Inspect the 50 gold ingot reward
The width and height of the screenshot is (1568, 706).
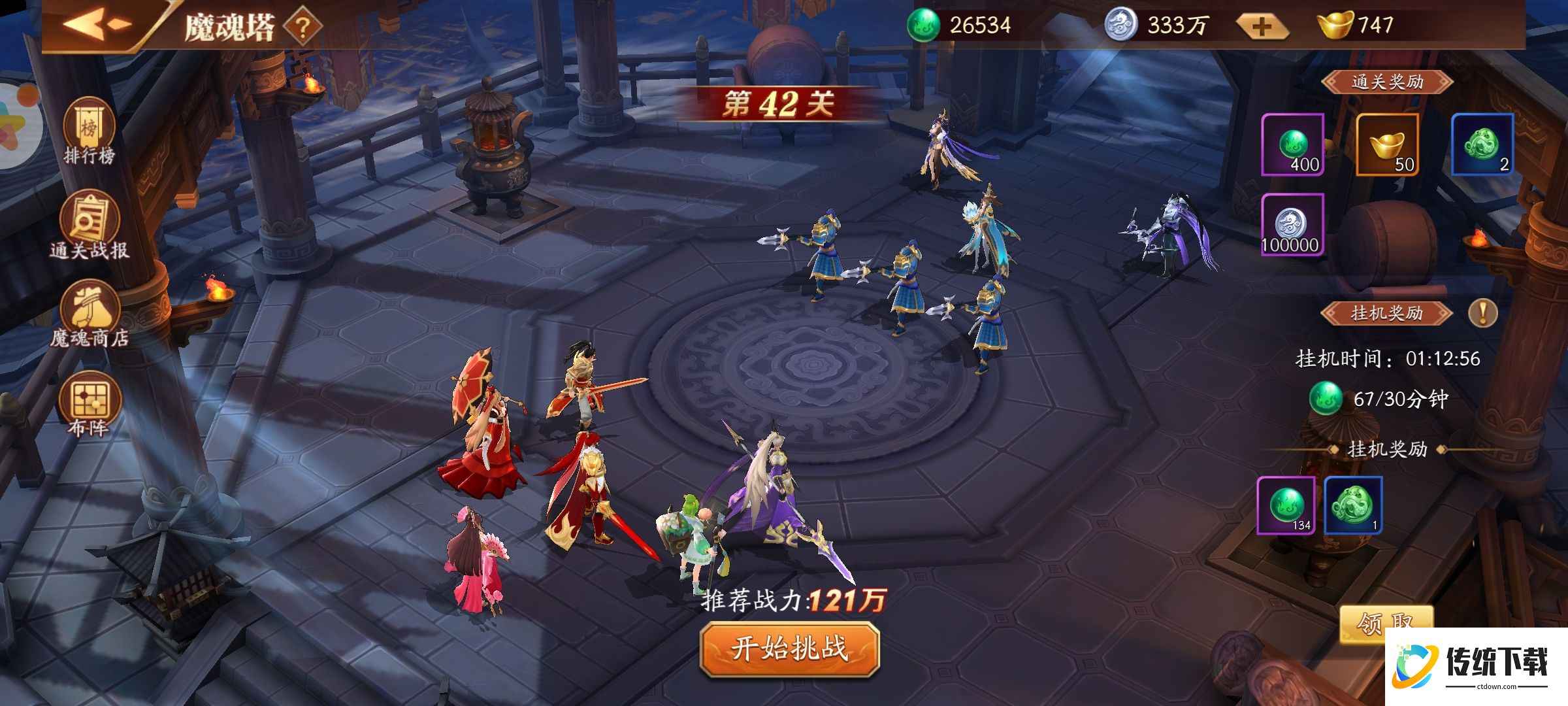pyautogui.click(x=1387, y=144)
